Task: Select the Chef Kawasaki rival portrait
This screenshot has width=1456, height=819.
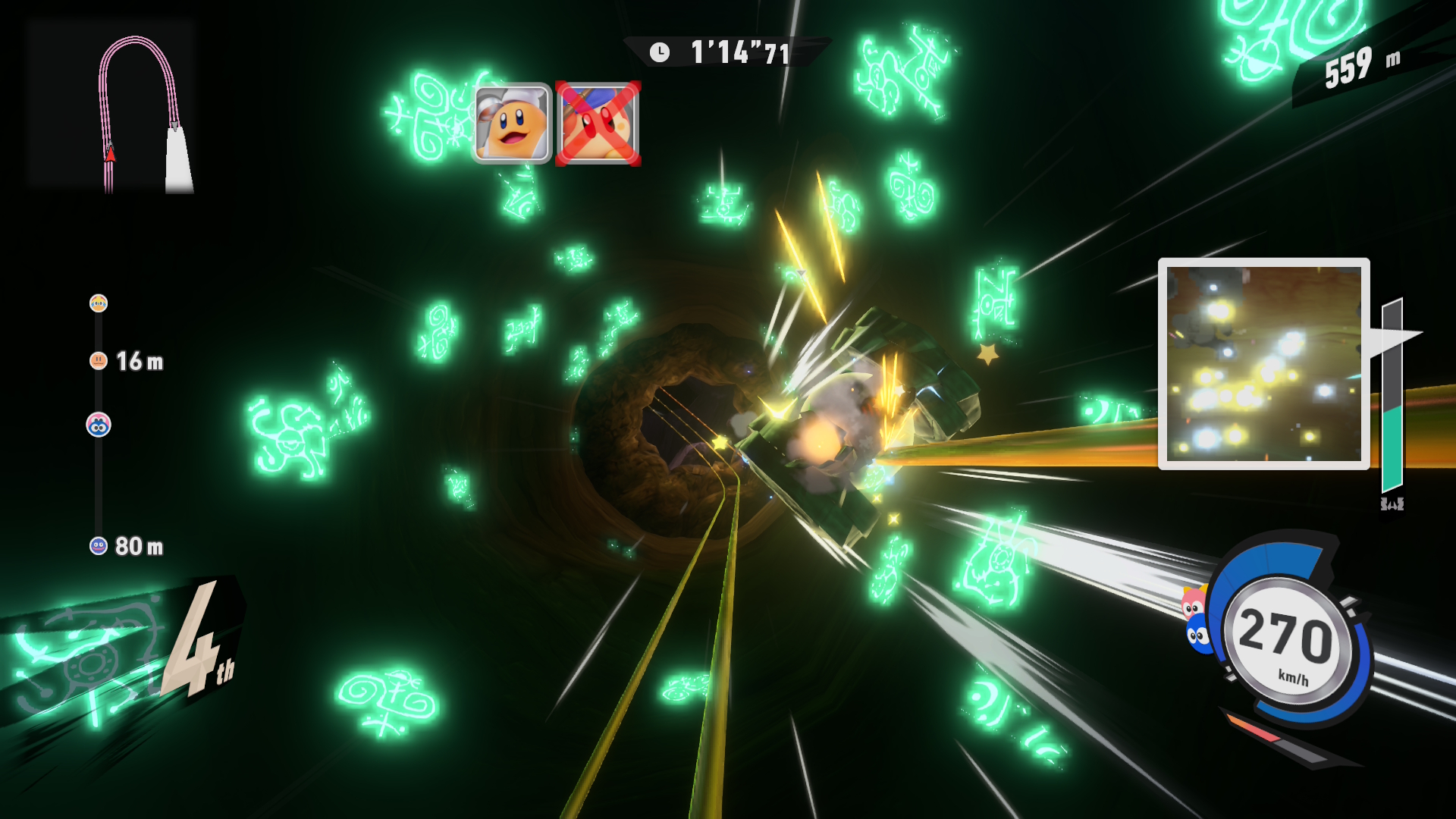Action: [x=512, y=123]
